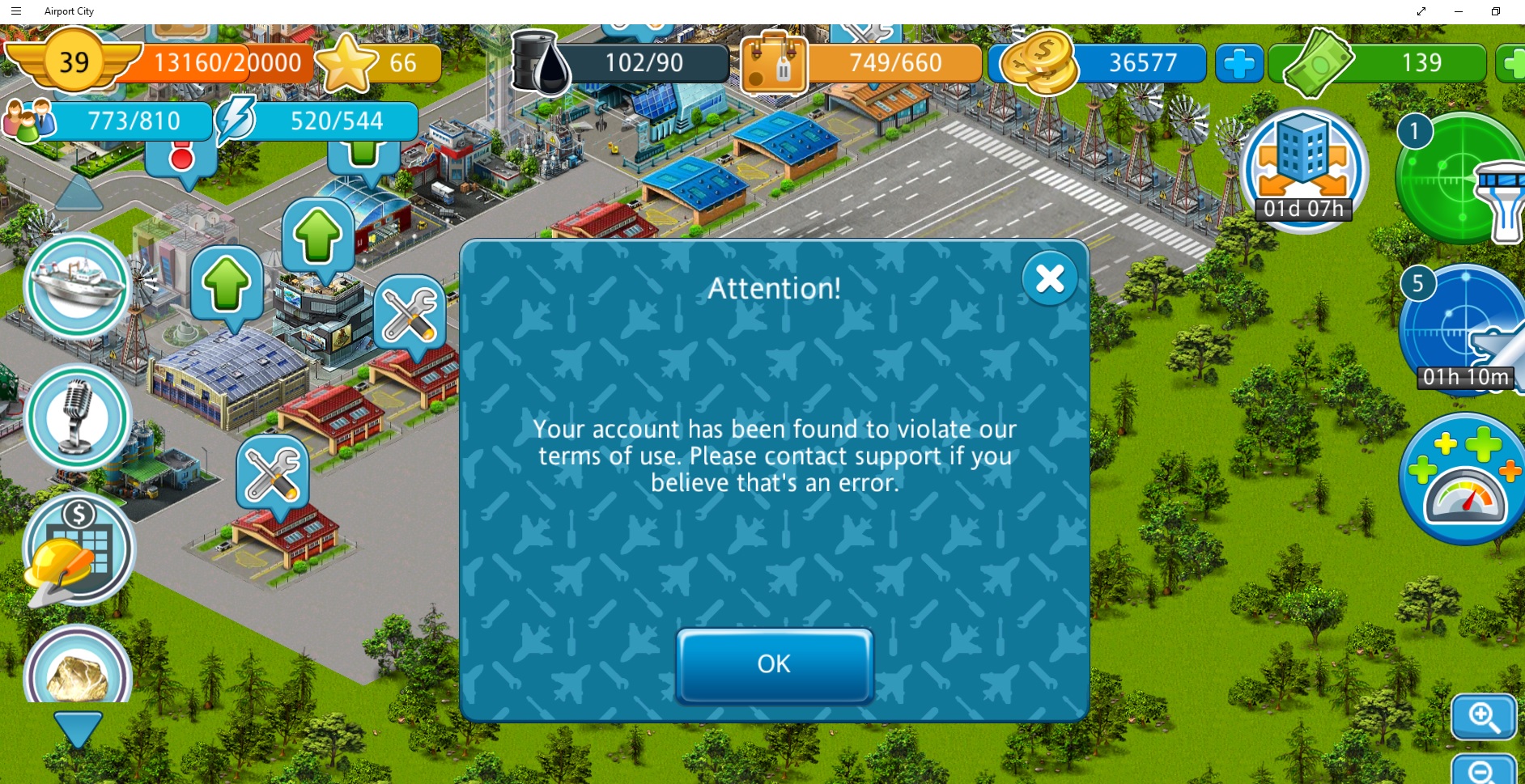The height and width of the screenshot is (784, 1525).
Task: Open the microphone news icon
Action: (78, 417)
